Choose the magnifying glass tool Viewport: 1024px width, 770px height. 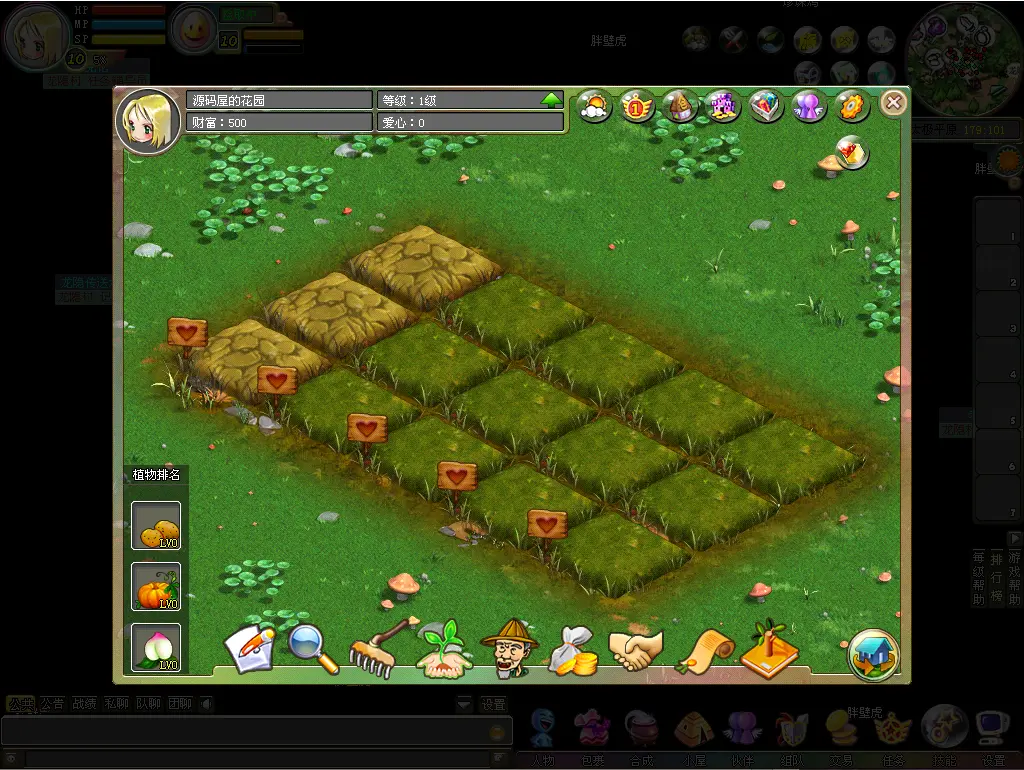[313, 648]
